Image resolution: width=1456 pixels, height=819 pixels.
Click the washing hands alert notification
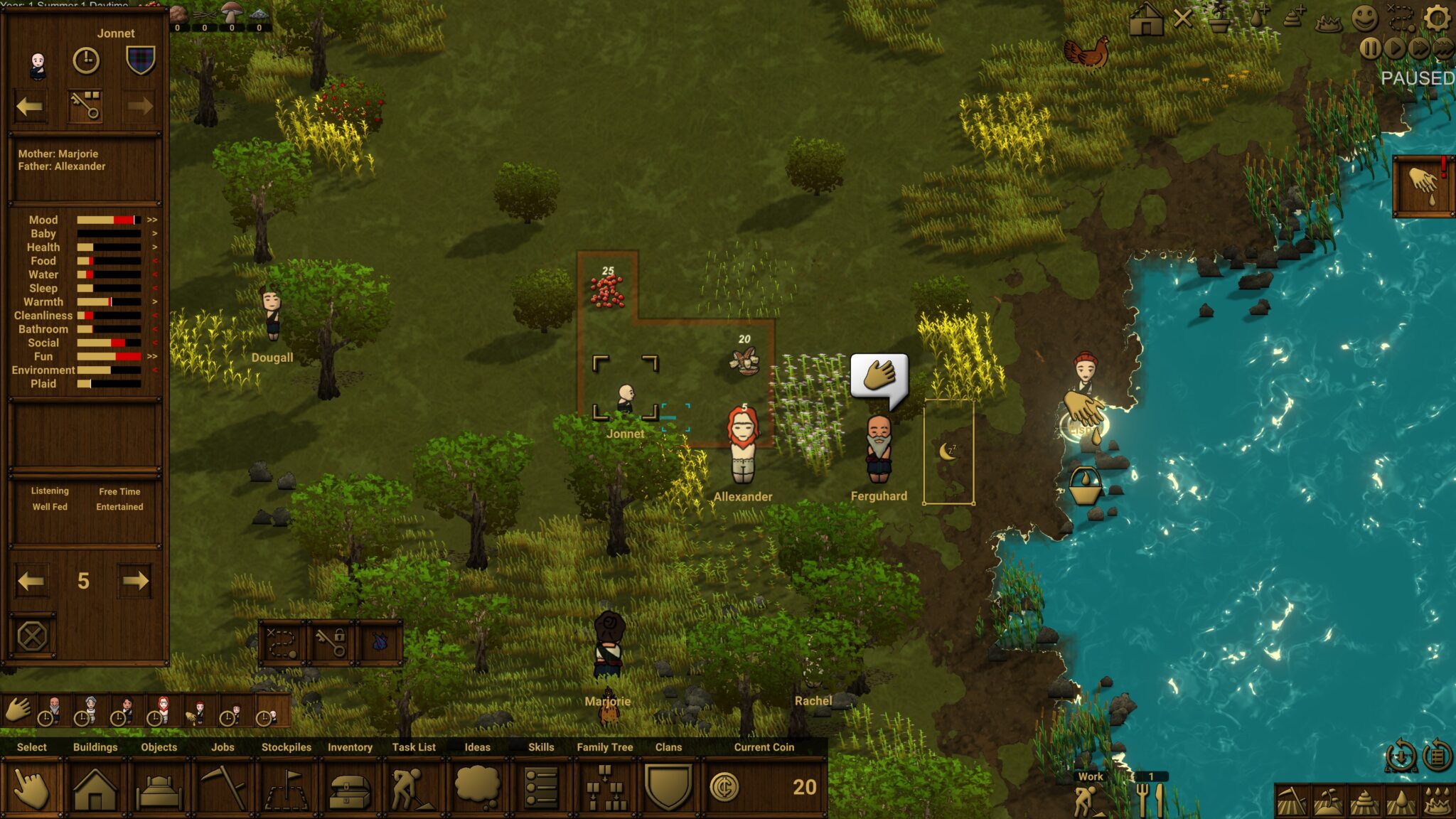[1423, 185]
